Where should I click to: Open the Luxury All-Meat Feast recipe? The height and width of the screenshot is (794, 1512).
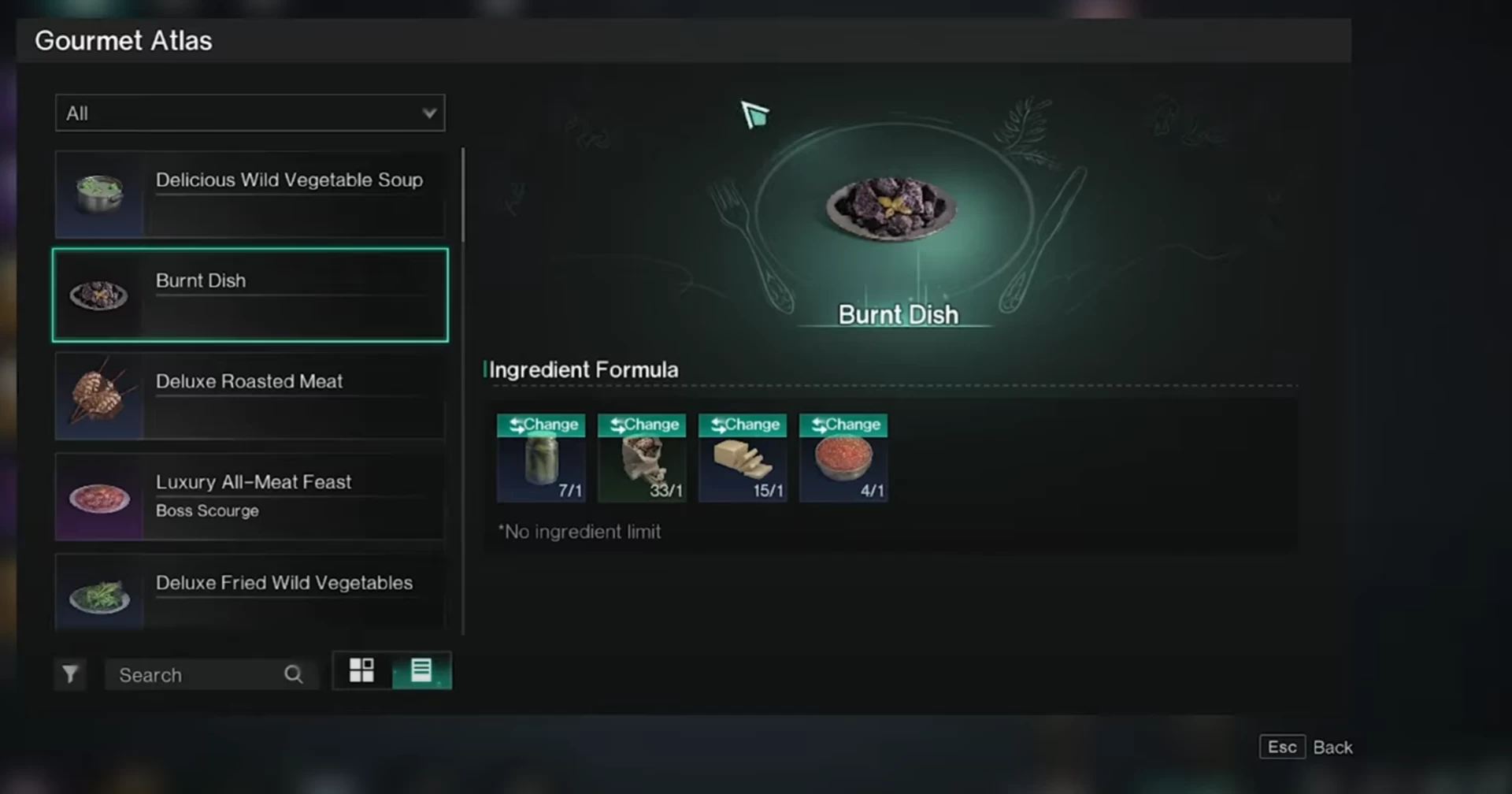(250, 496)
